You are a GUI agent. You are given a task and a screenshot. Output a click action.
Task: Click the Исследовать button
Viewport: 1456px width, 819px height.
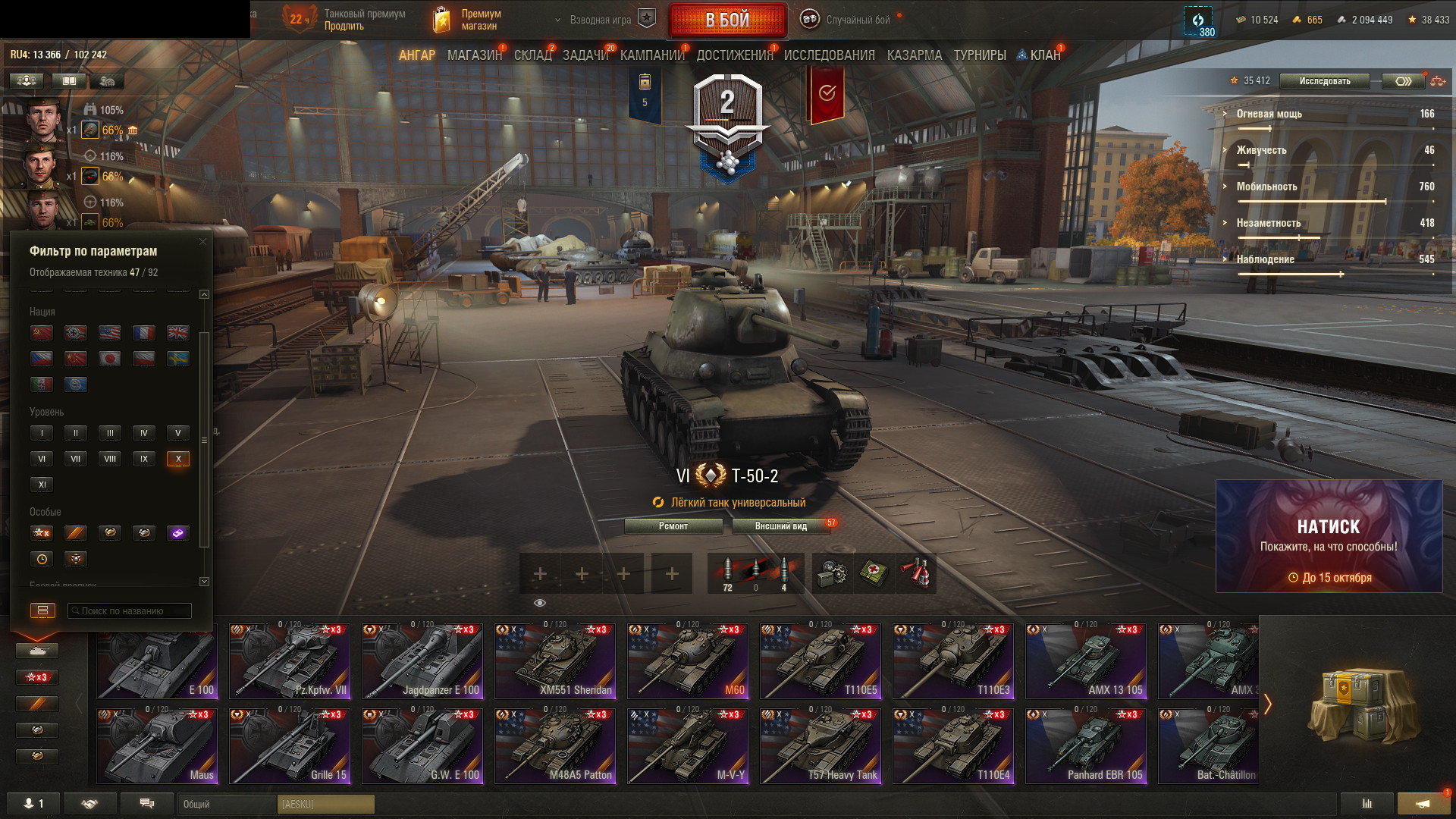click(1324, 81)
